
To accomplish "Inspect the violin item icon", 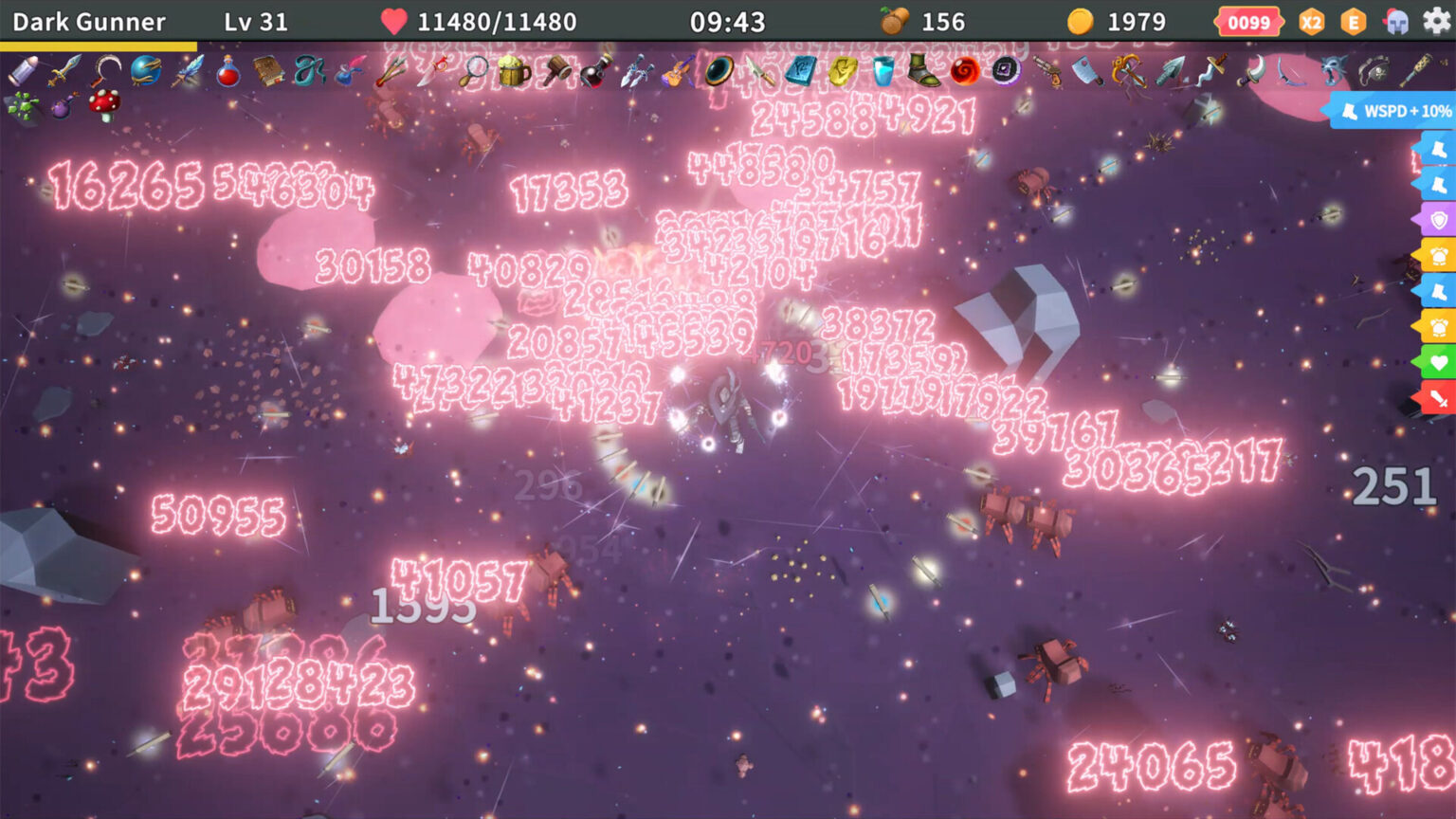I will click(x=677, y=71).
